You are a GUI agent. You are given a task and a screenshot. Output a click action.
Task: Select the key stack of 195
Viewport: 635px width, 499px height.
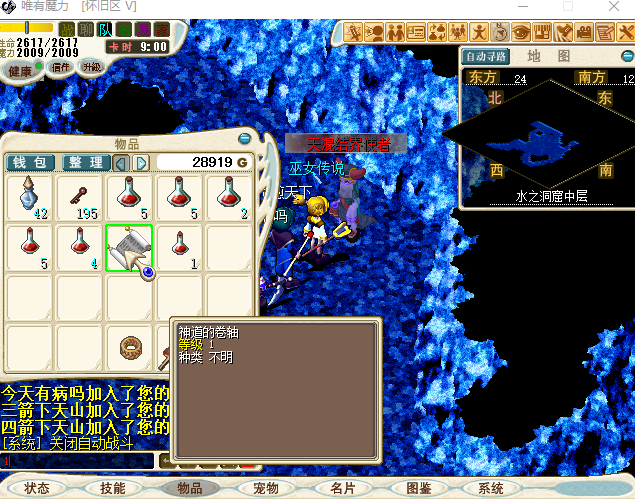point(80,197)
